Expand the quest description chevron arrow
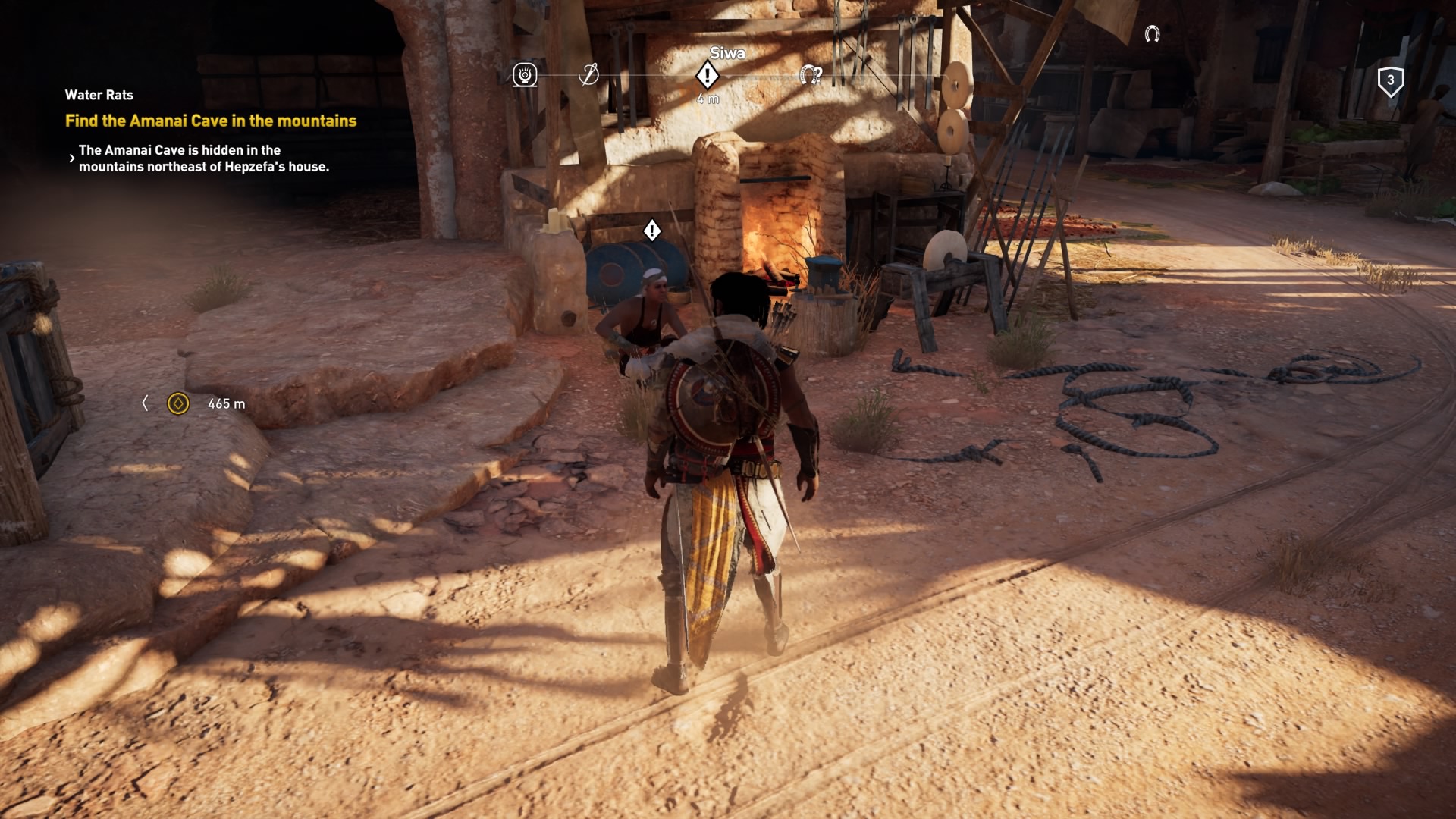This screenshot has height=819, width=1456. 72,158
